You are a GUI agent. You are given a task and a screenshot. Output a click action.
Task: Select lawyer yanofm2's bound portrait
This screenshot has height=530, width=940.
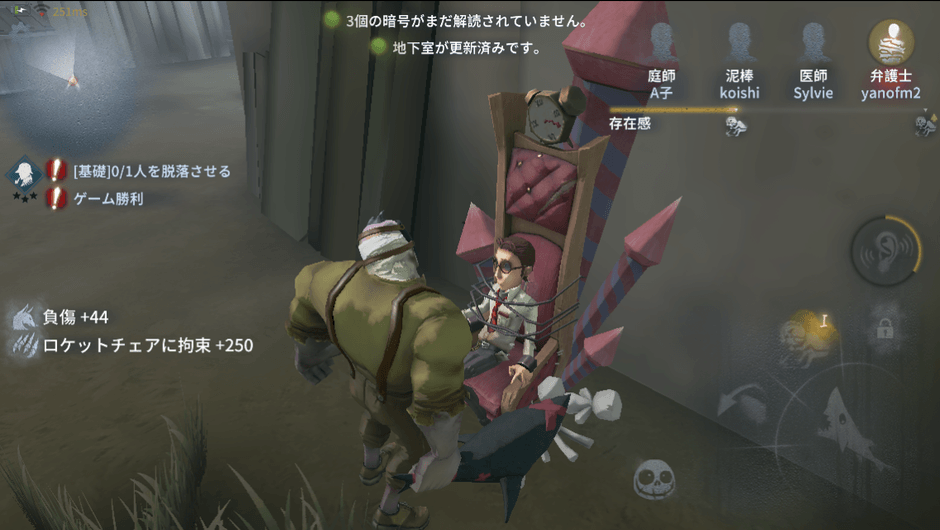tap(888, 44)
